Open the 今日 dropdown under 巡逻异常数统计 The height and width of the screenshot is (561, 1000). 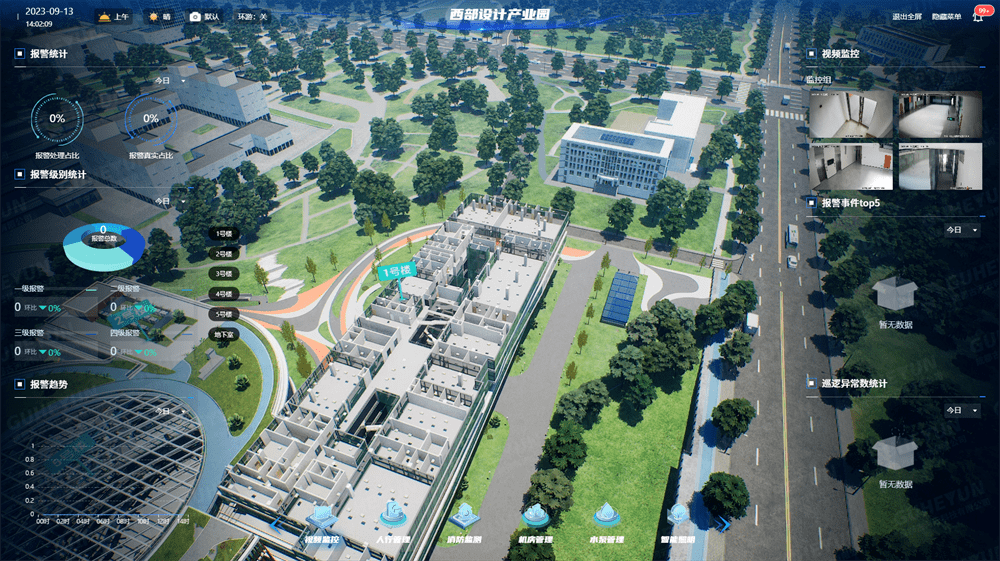(962, 411)
